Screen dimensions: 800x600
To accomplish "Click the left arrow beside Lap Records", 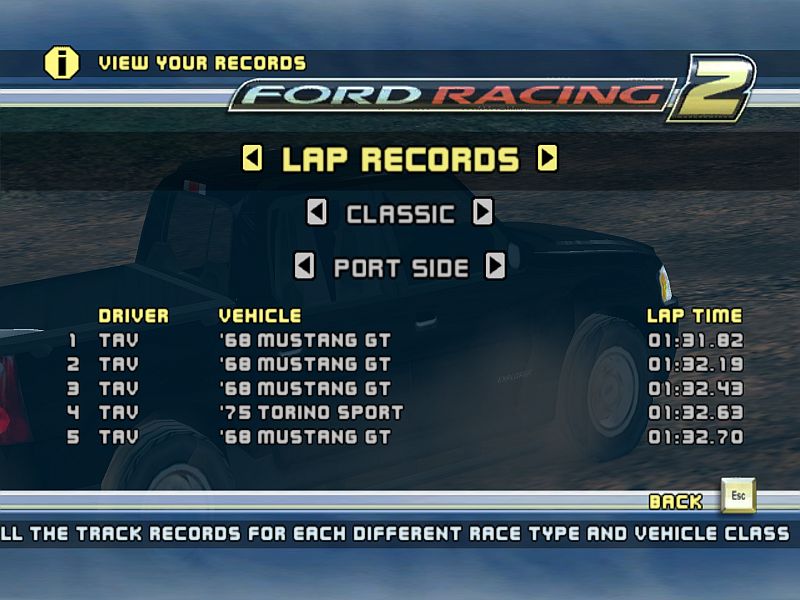I will (x=253, y=158).
